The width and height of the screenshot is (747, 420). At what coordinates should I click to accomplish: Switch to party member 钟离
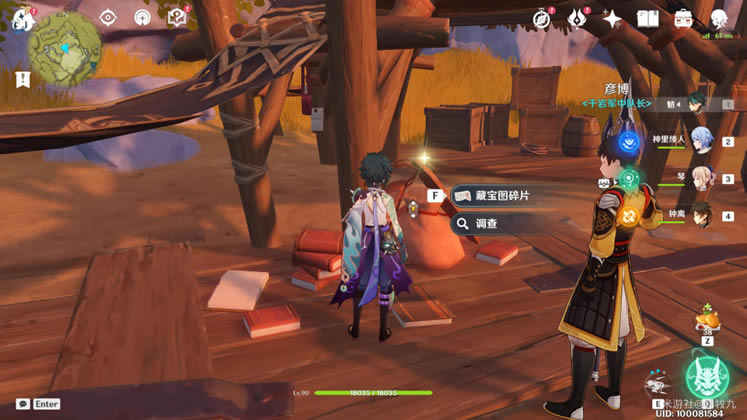click(698, 216)
